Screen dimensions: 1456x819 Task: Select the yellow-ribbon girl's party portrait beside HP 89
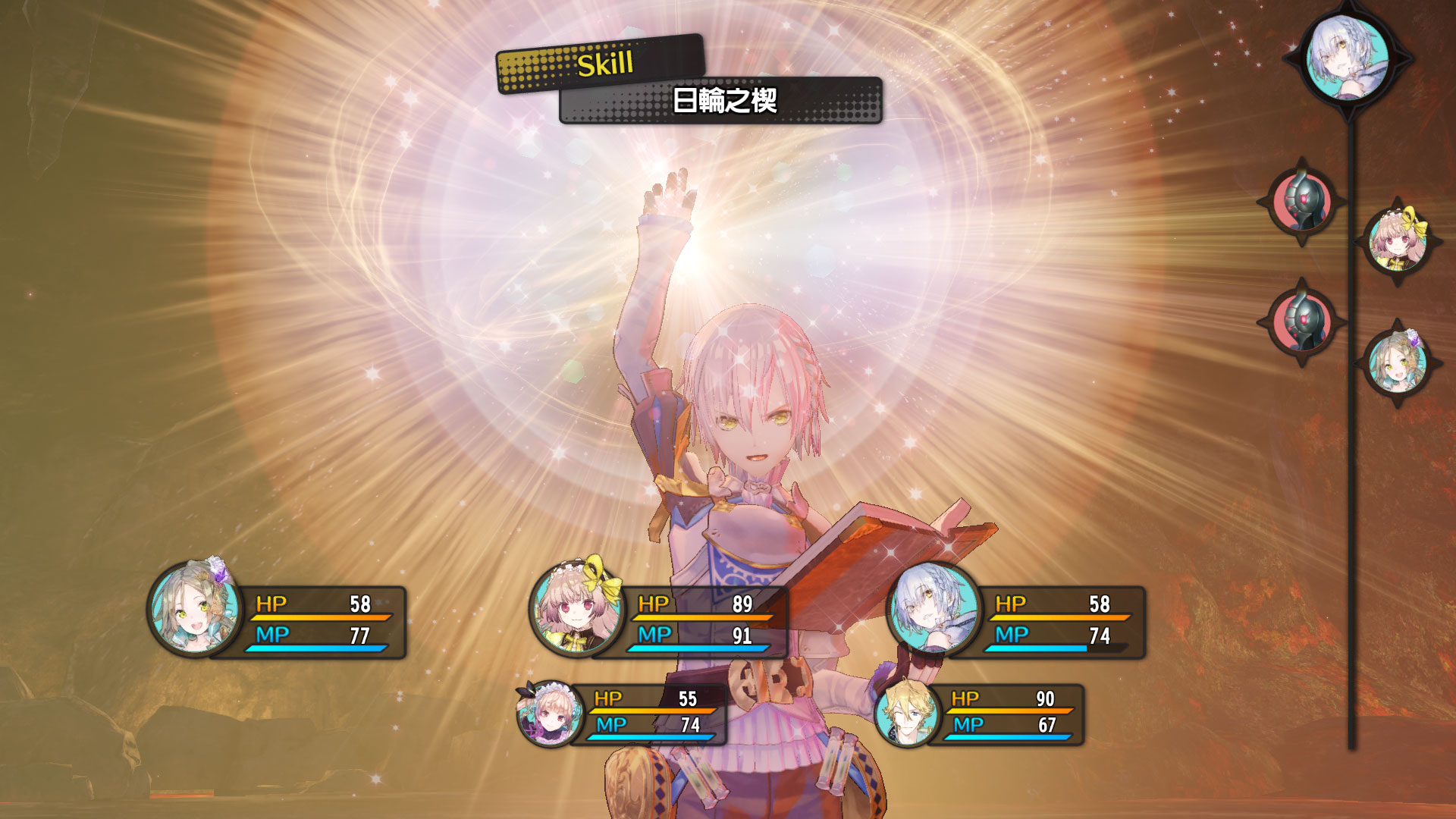(577, 609)
